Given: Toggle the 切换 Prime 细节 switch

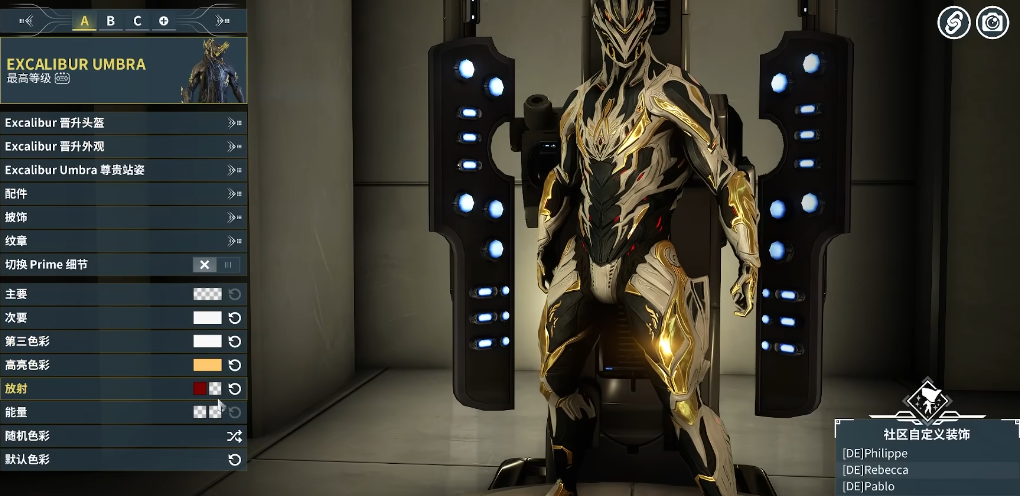Looking at the screenshot, I should point(217,265).
